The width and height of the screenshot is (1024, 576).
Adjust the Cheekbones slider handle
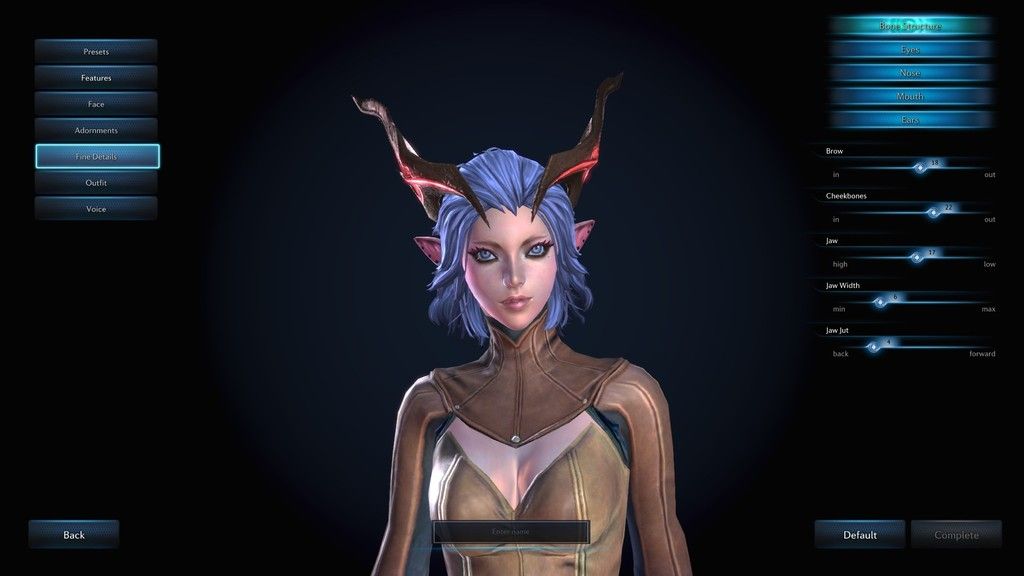pos(933,212)
